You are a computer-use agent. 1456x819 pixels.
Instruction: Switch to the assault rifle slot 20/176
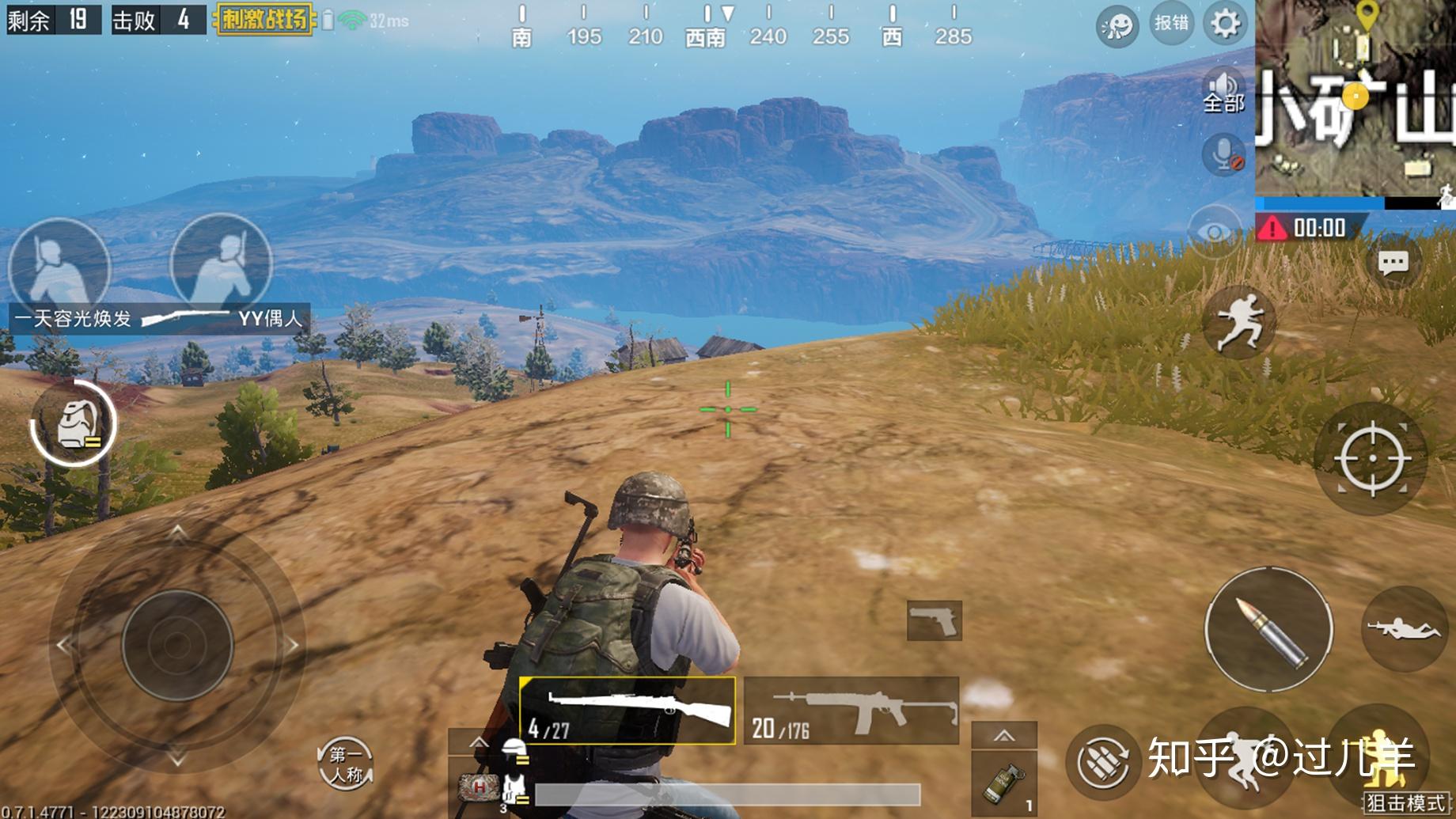tap(851, 711)
